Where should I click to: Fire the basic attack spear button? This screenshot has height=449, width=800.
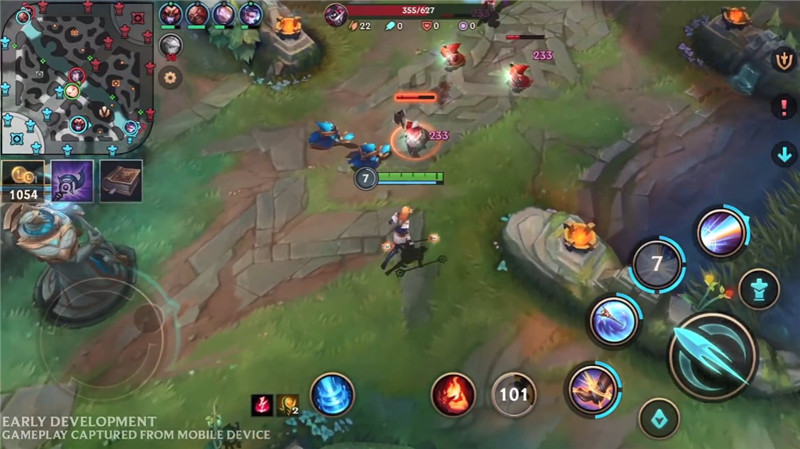[x=712, y=357]
